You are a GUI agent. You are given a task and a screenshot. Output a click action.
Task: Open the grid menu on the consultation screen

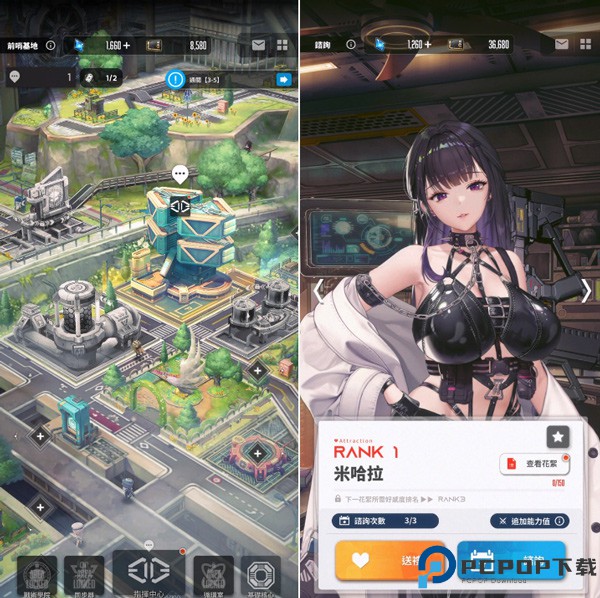[x=586, y=44]
